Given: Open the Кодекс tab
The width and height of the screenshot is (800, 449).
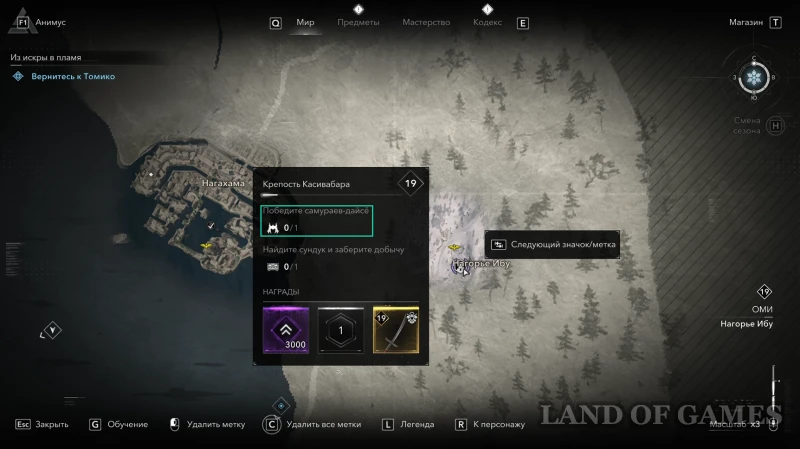Looking at the screenshot, I should coord(487,22).
